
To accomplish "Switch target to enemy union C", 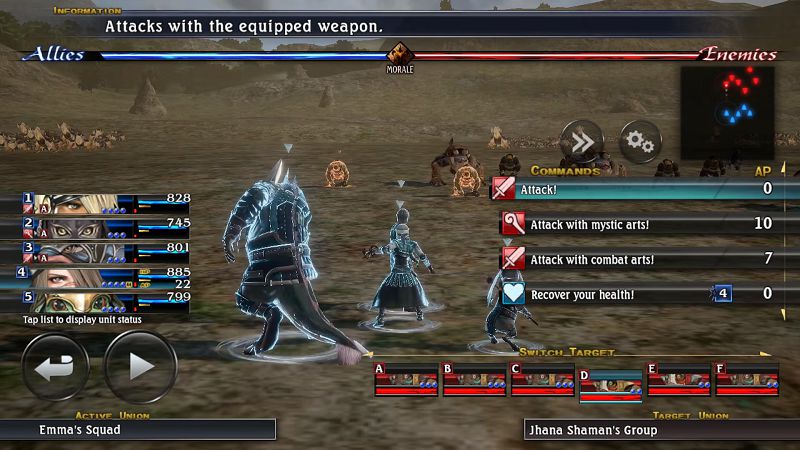I will 541,380.
